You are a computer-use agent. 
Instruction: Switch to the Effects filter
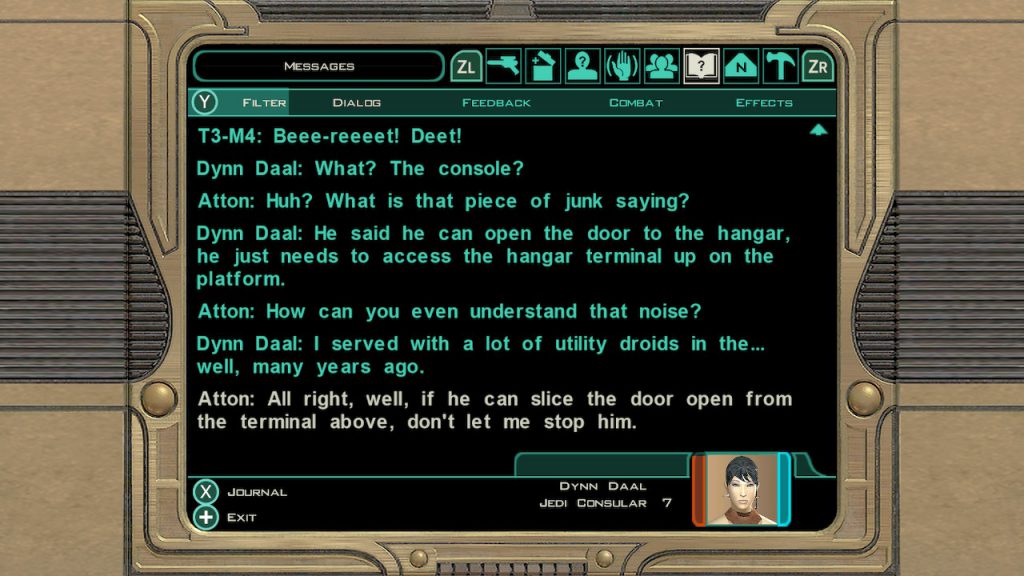point(764,103)
